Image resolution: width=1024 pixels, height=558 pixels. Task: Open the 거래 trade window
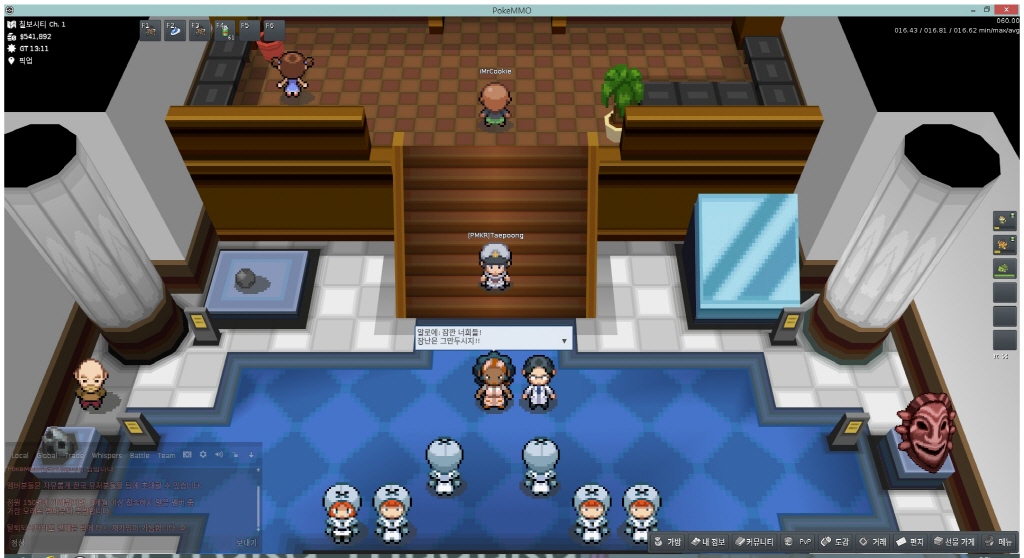point(873,542)
